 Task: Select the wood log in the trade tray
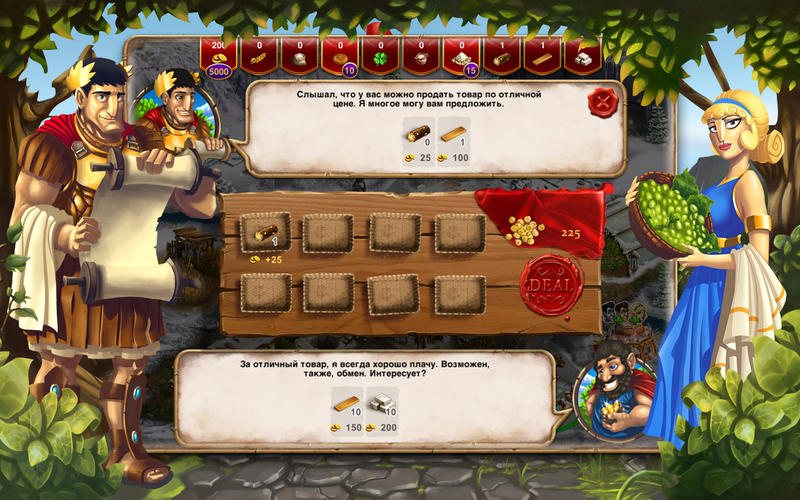point(265,233)
